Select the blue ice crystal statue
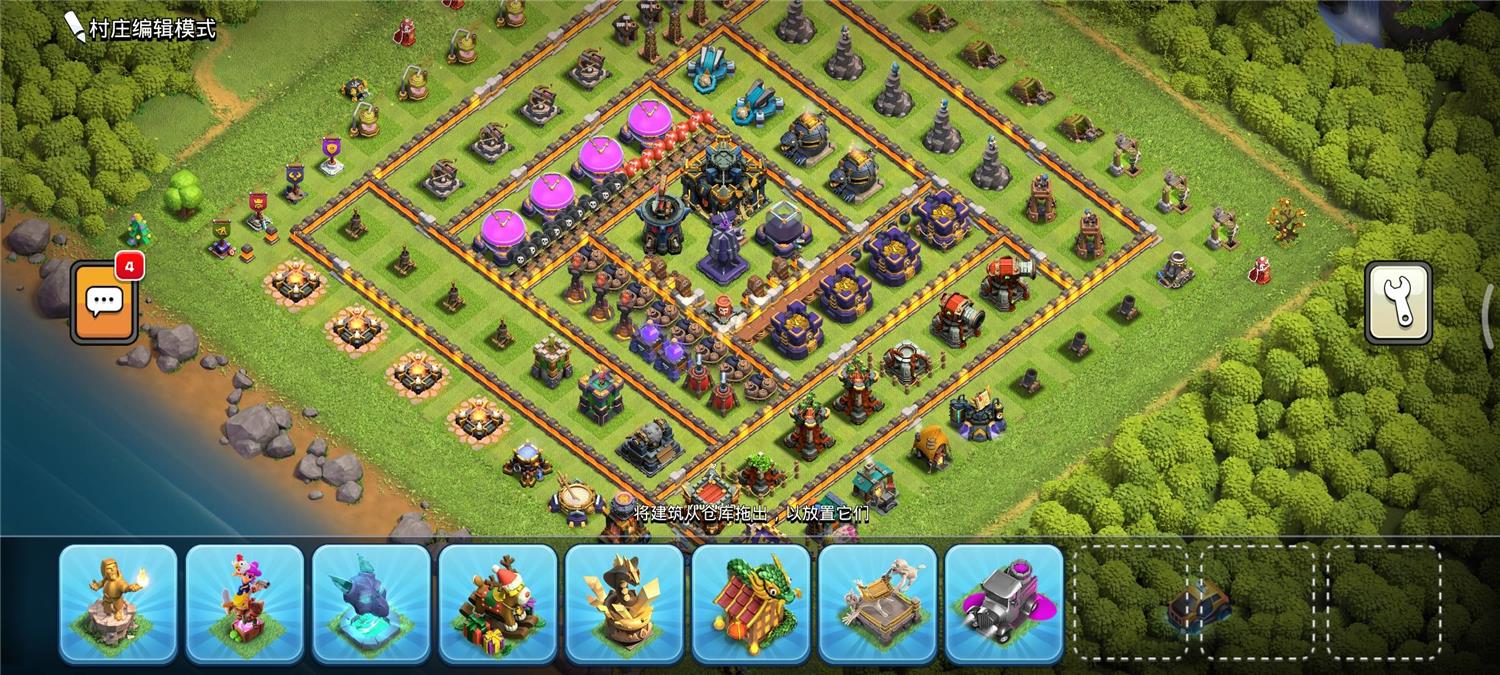This screenshot has height=675, width=1500. pyautogui.click(x=371, y=603)
